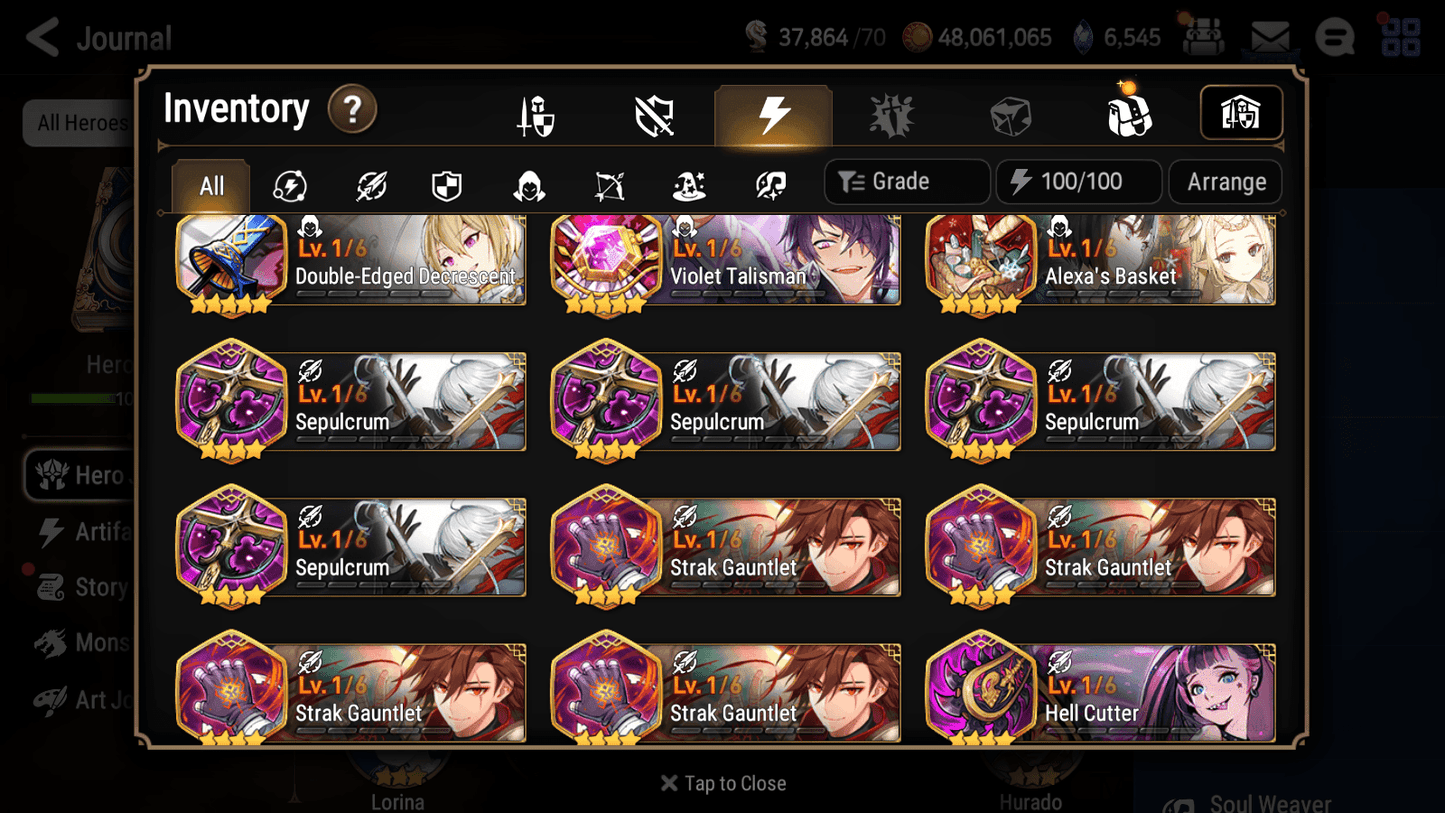1445x813 pixels.
Task: Open the Arrange sorting options
Action: coord(1225,181)
